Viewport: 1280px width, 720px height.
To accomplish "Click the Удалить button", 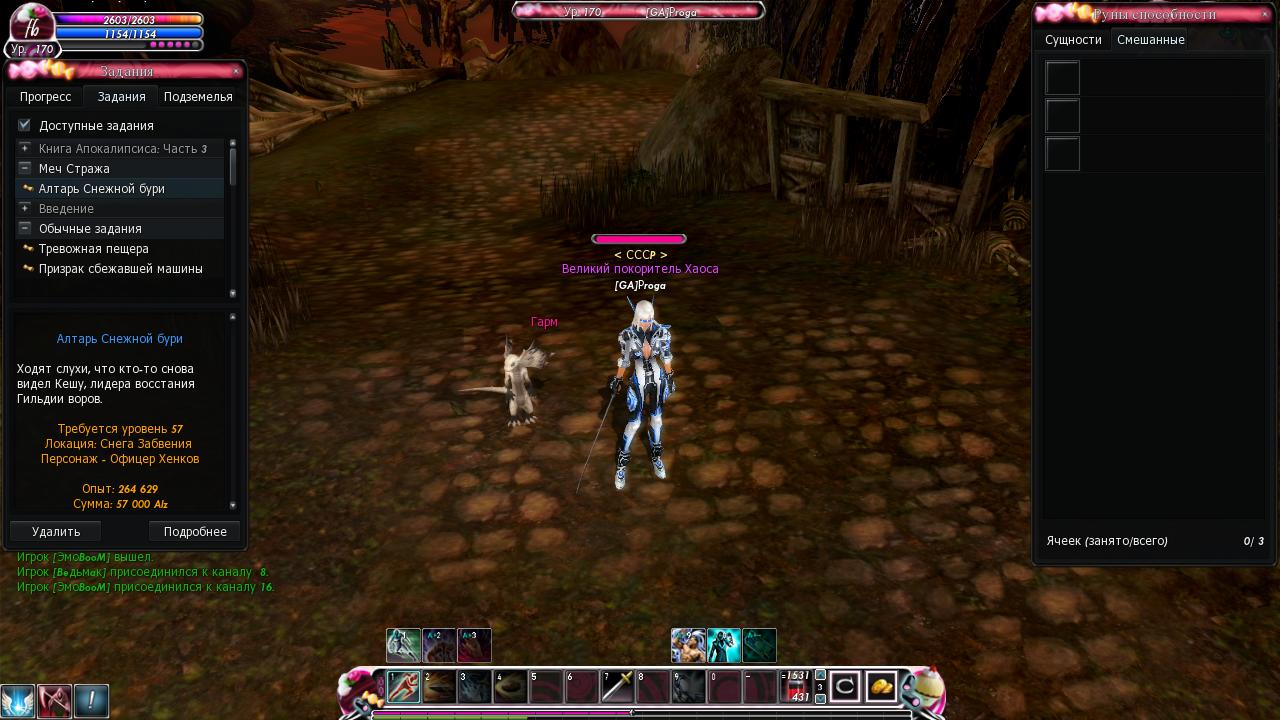I will 56,531.
